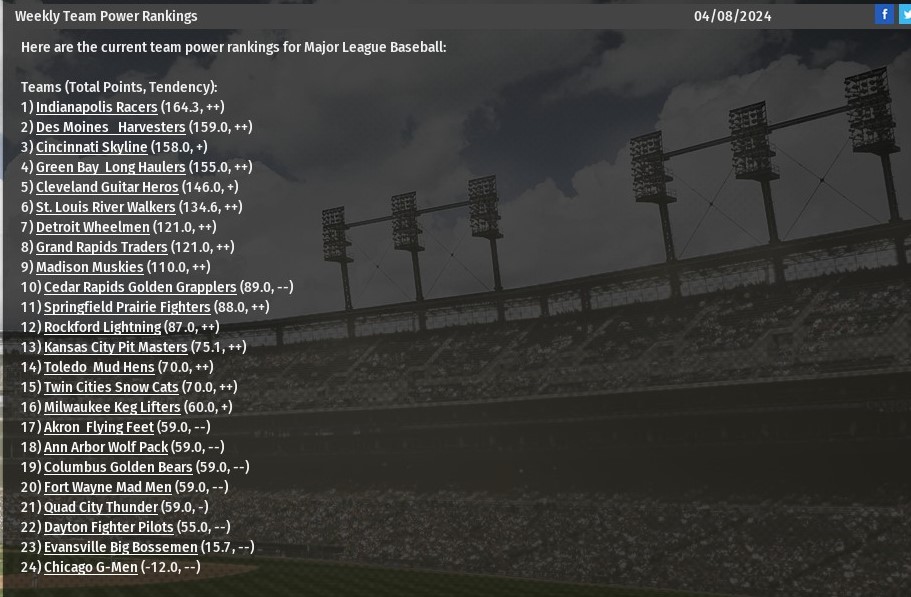Open Green Bay Long Haulers link

110,167
